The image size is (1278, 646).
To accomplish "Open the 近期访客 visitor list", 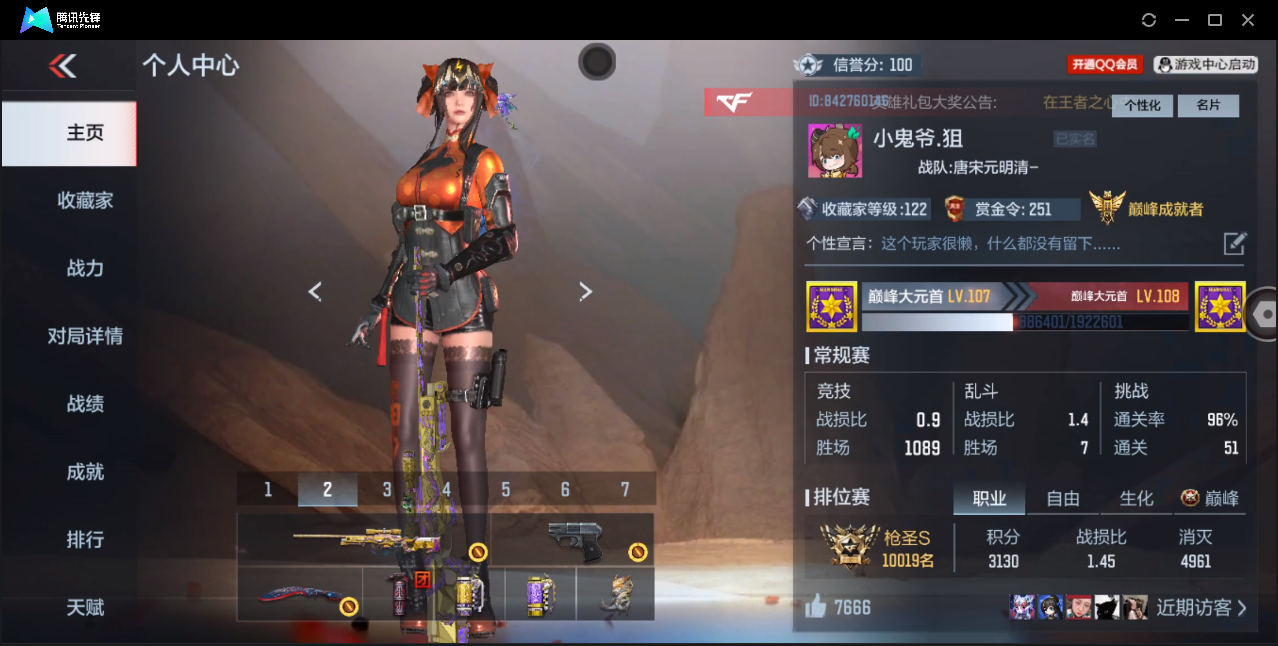I will pyautogui.click(x=1201, y=607).
